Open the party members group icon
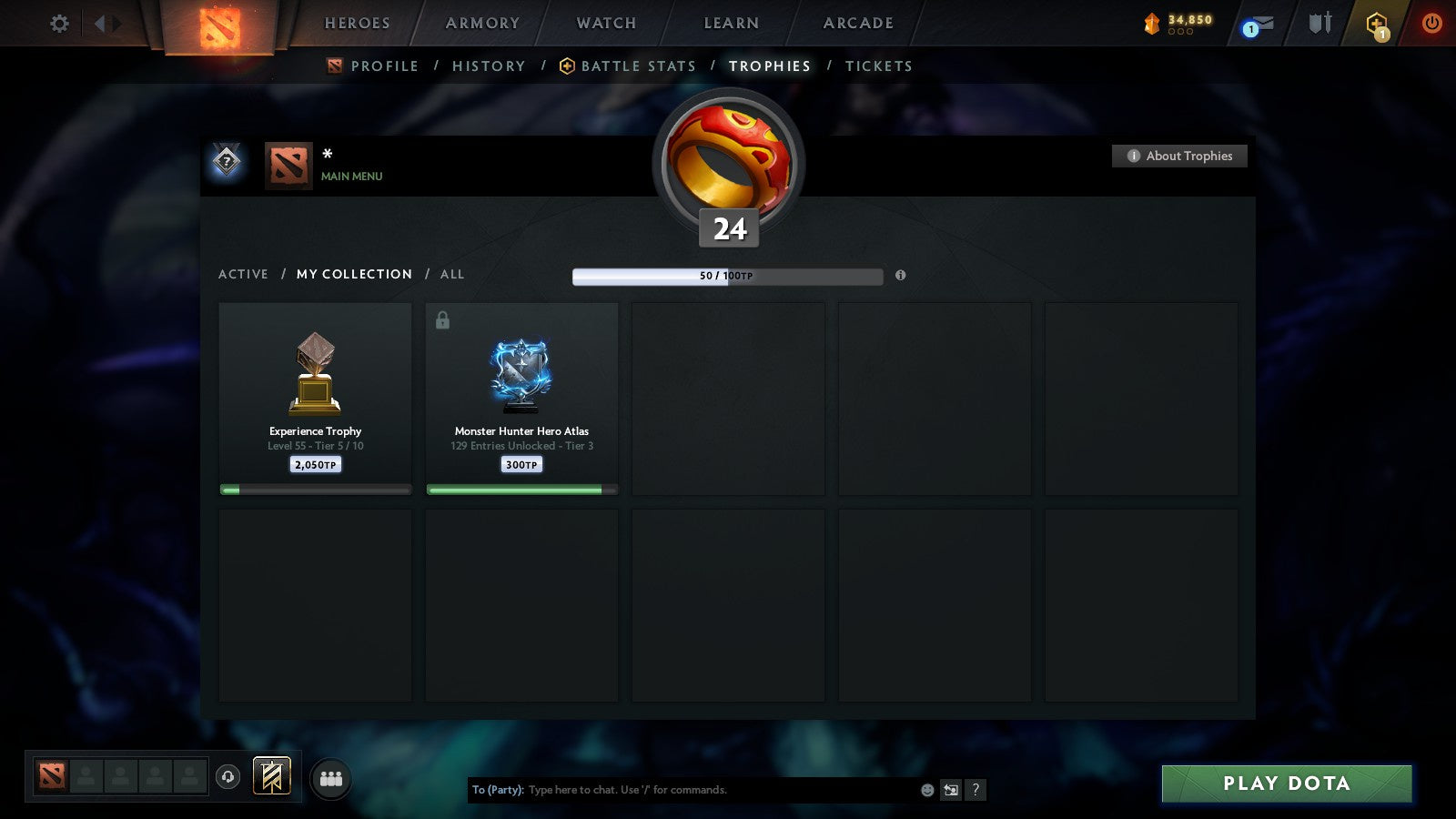The height and width of the screenshot is (819, 1456). pos(330,778)
